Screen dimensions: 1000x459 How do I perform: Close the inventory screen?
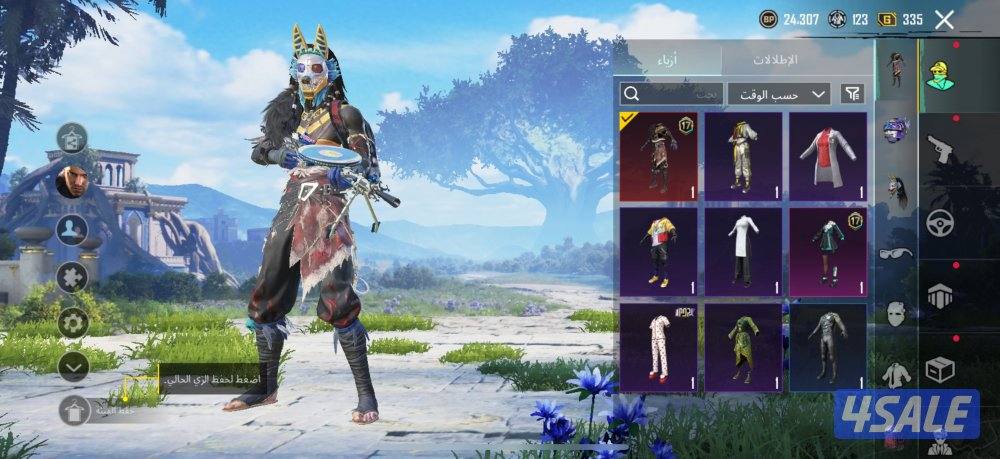[944, 19]
